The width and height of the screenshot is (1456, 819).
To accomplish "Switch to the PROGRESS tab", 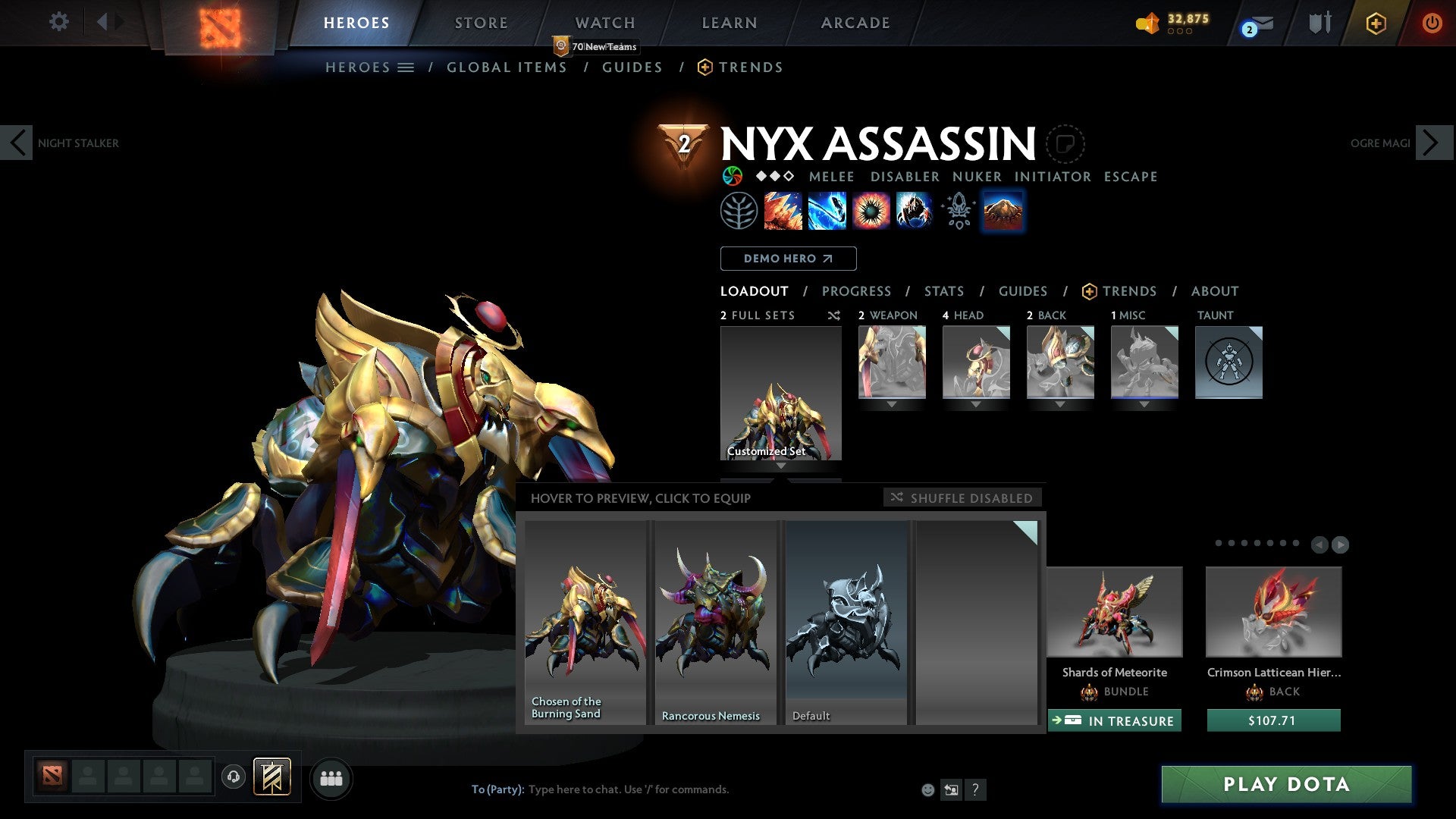I will pyautogui.click(x=857, y=291).
